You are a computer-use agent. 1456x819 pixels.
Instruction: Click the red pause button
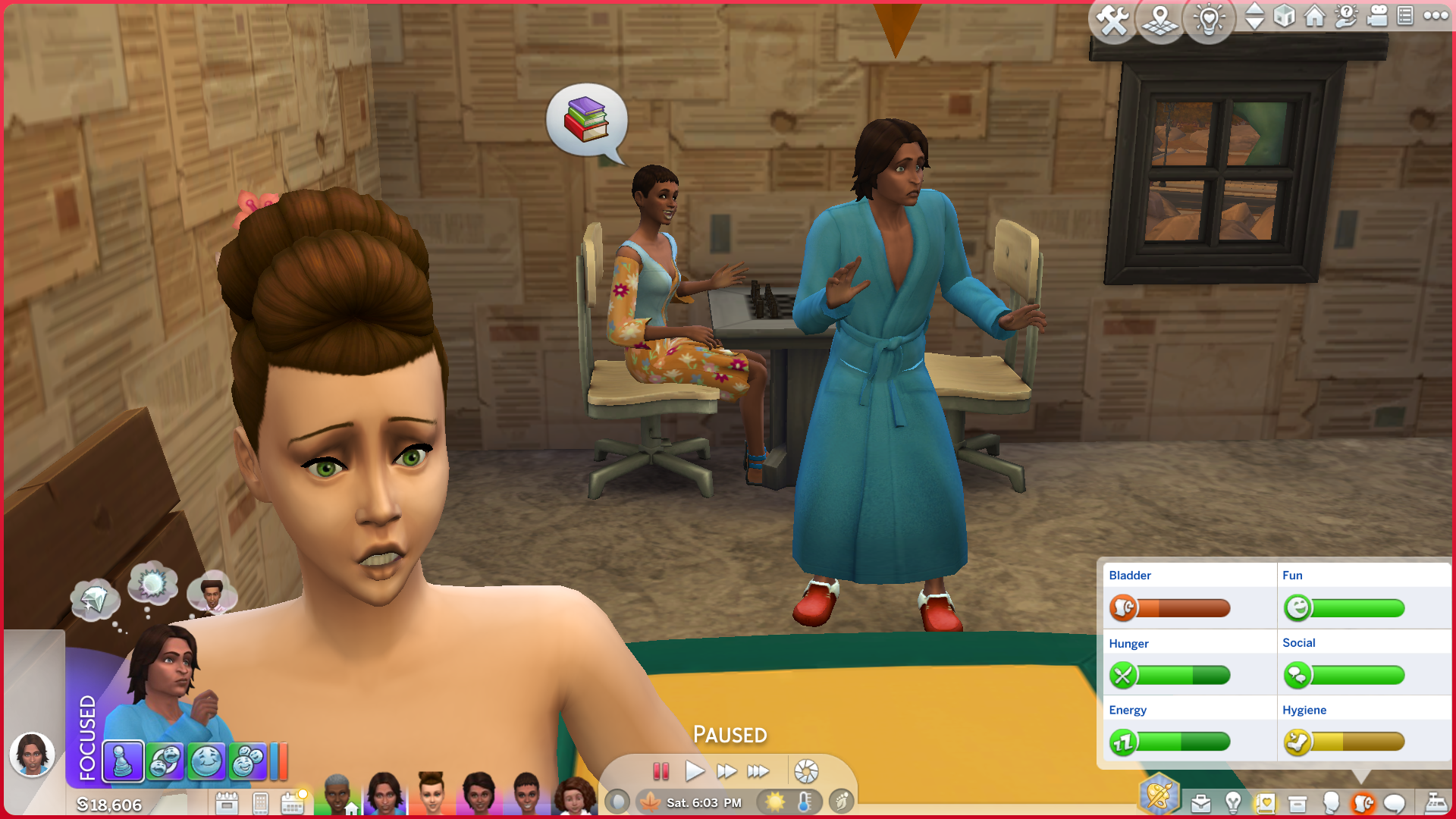tap(661, 771)
